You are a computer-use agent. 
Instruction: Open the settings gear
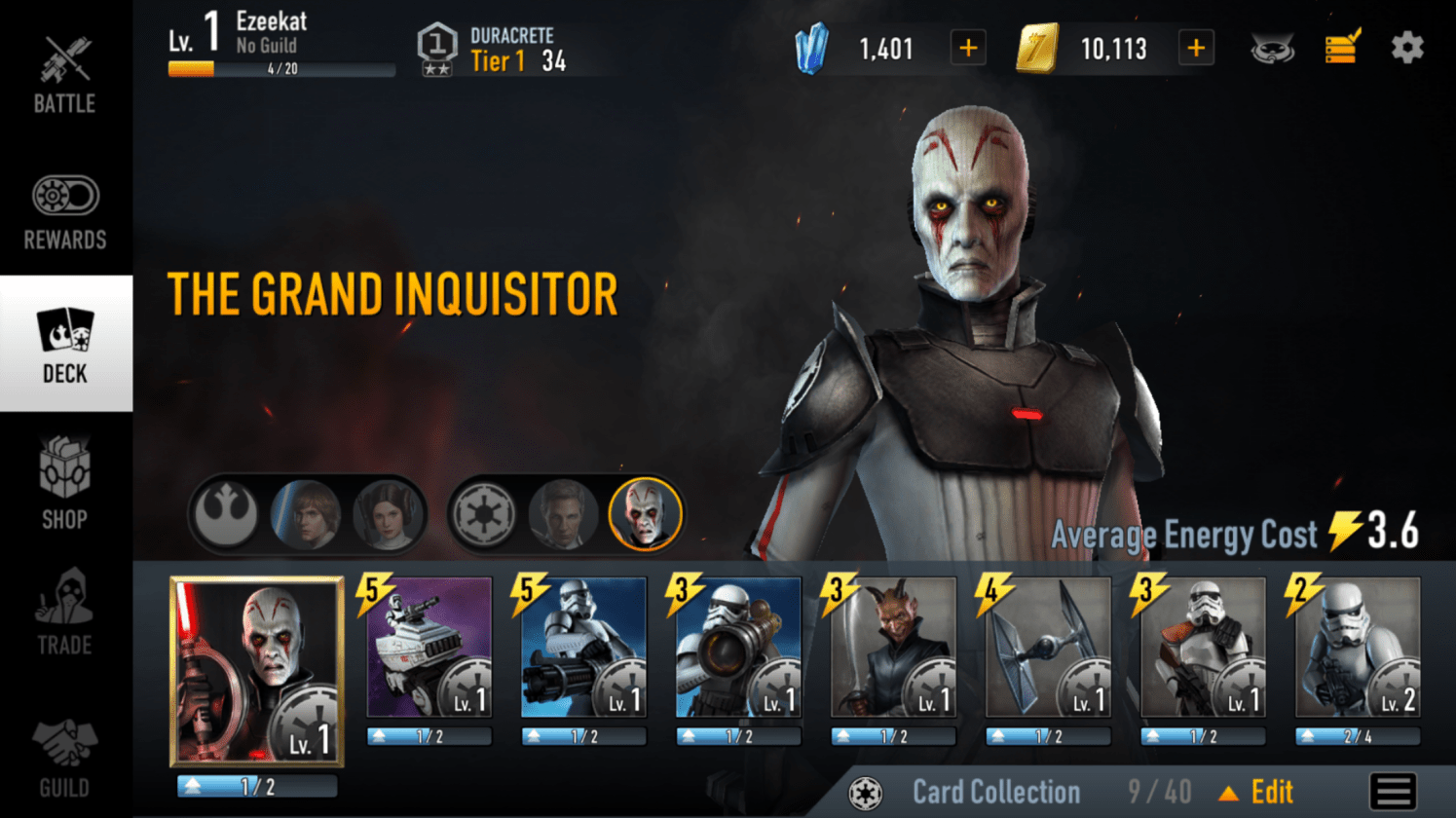pos(1406,48)
